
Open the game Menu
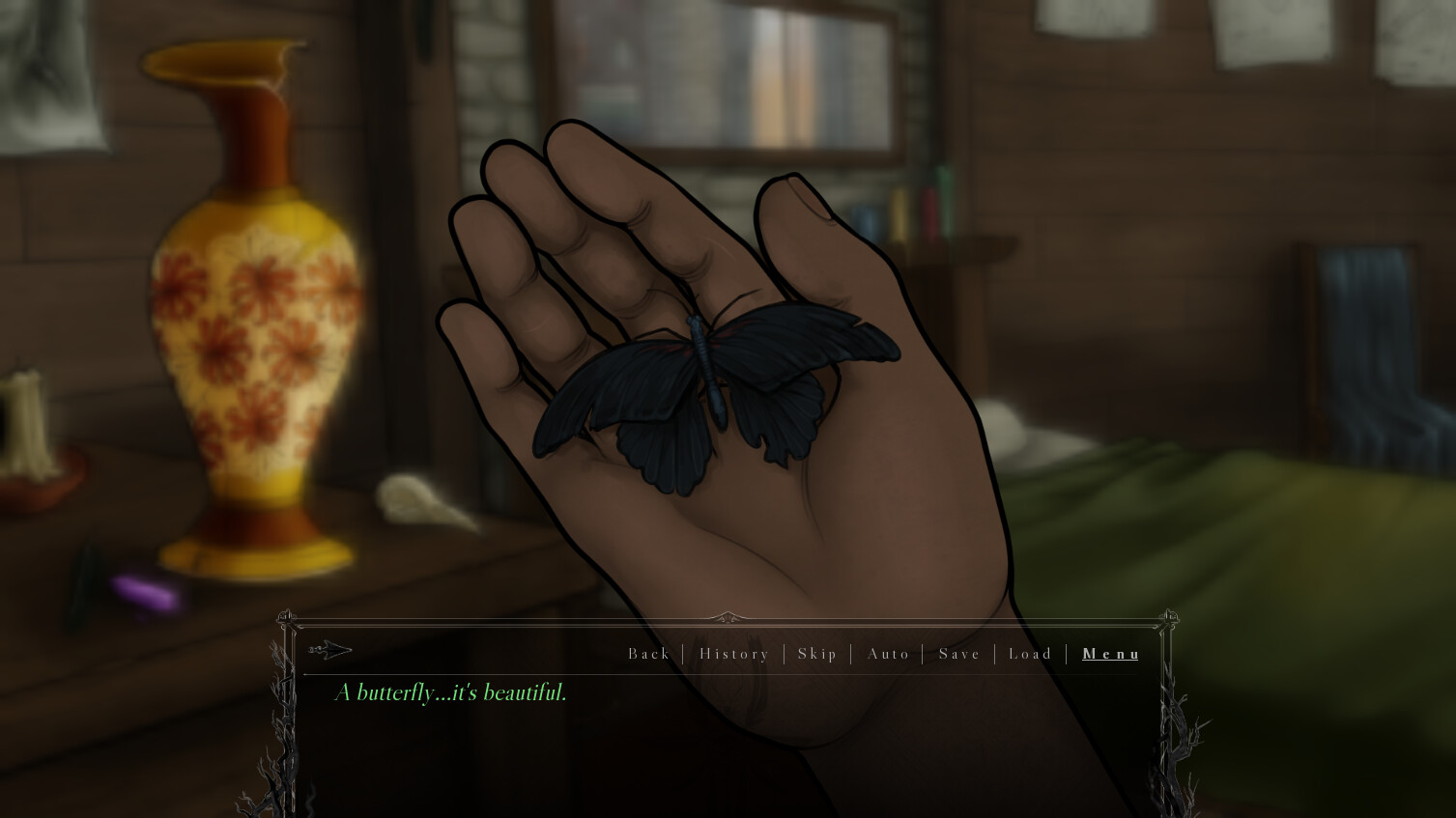[x=1110, y=654]
